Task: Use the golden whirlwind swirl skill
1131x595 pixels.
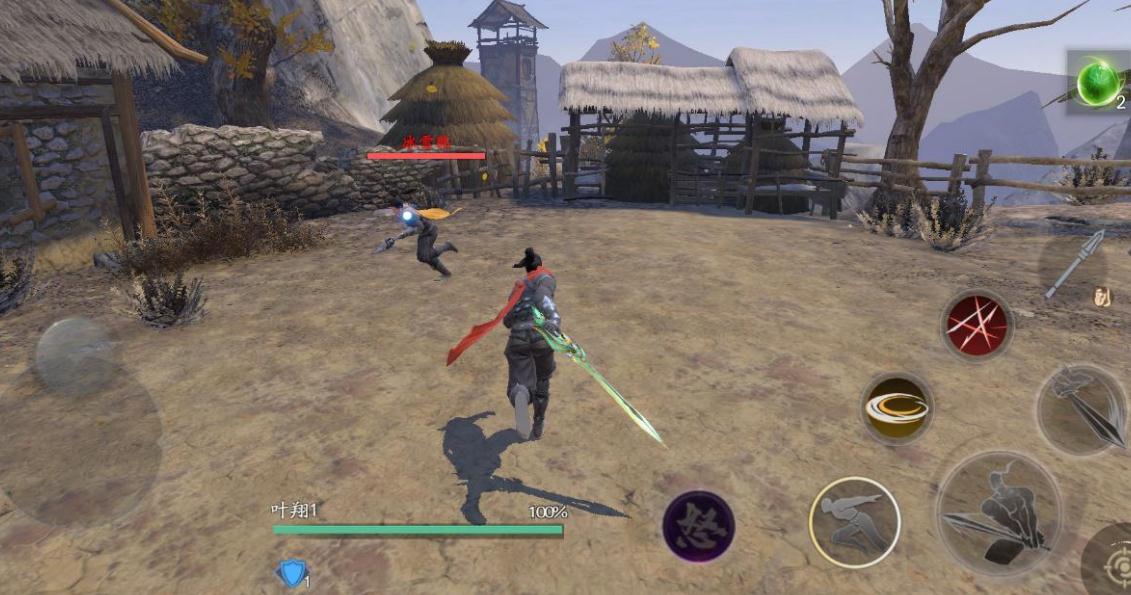Action: tap(897, 408)
